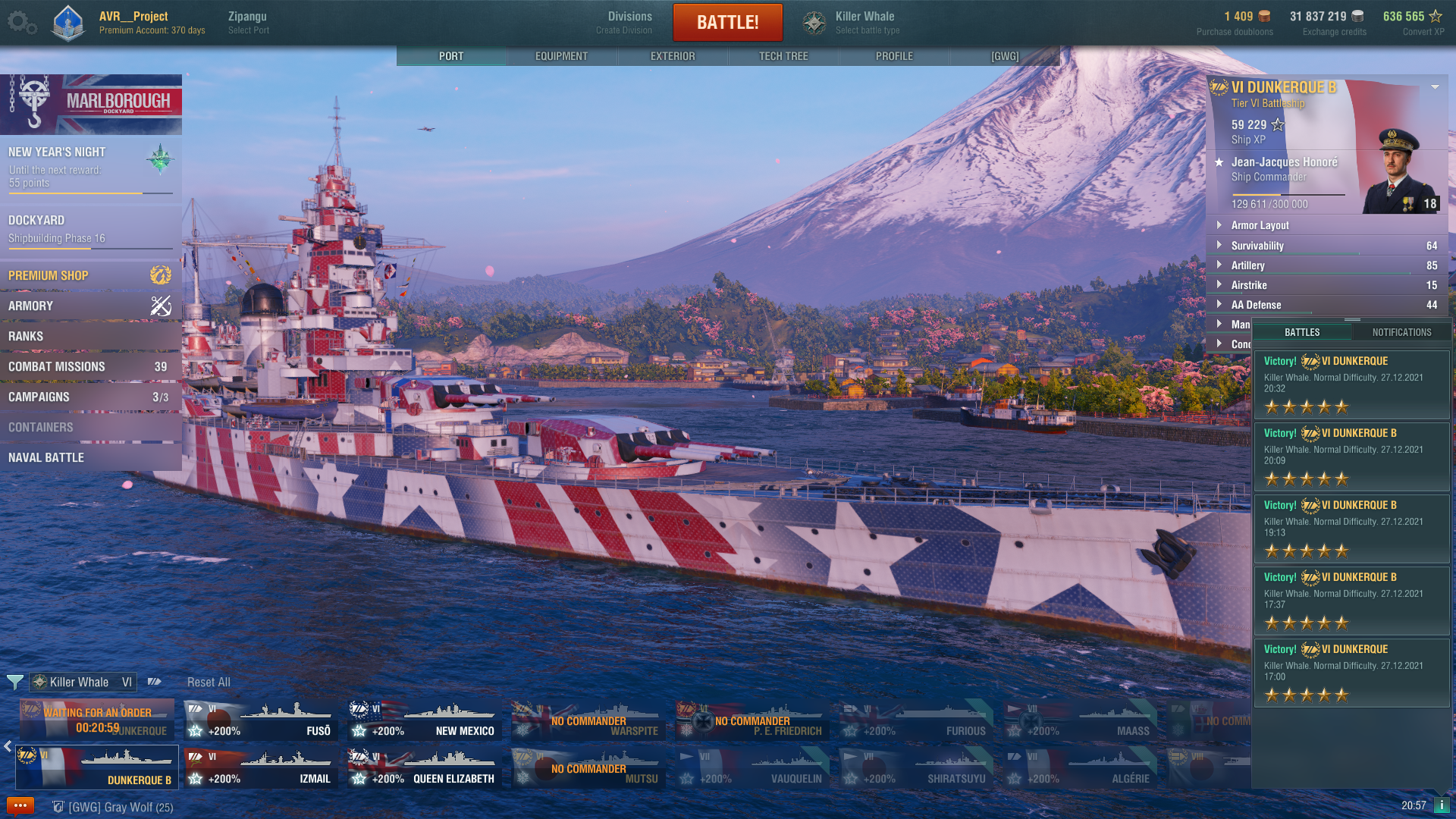Open the settings gear menu

[20, 23]
